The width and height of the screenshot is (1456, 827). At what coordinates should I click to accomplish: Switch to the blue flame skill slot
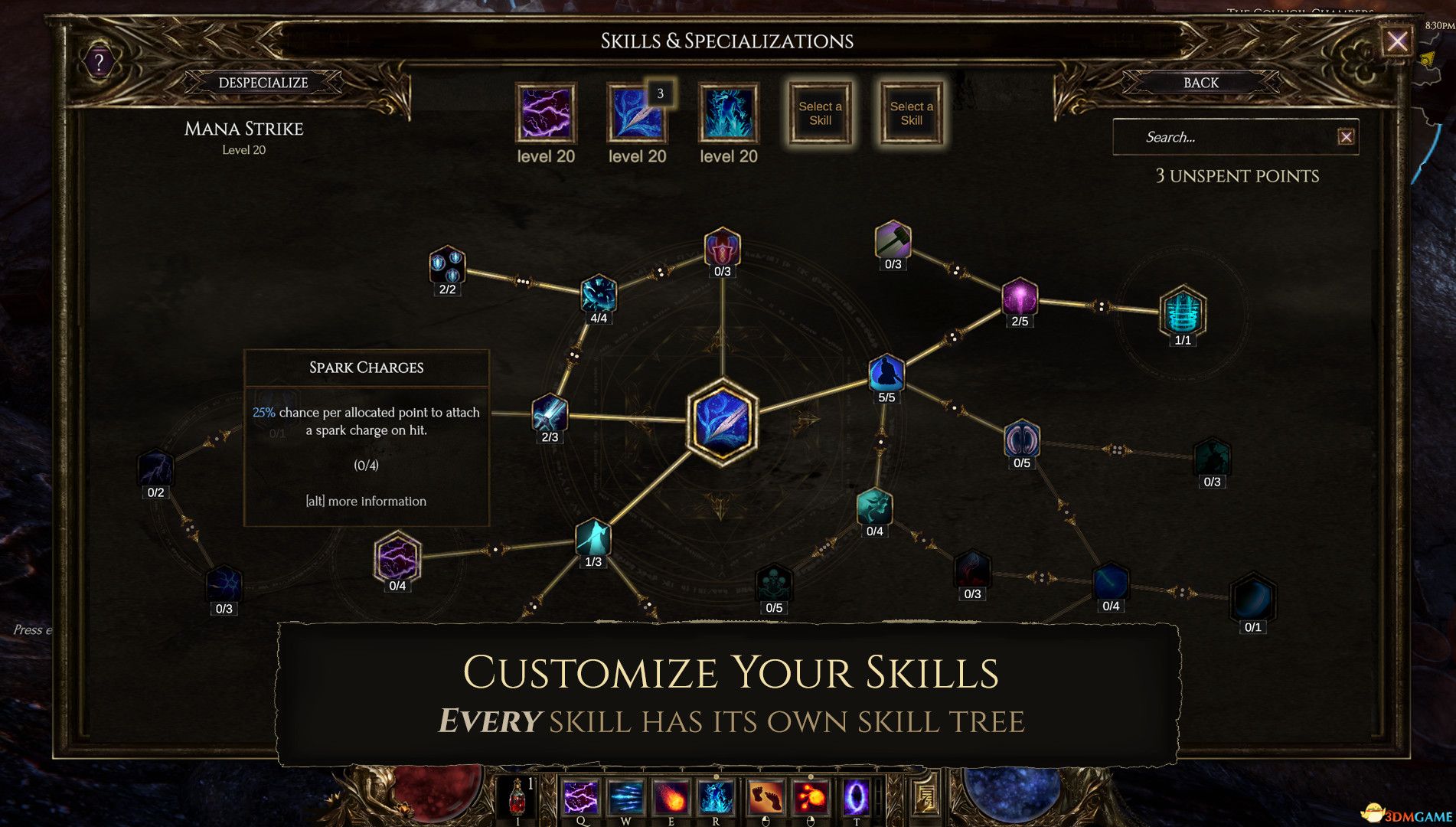[728, 114]
